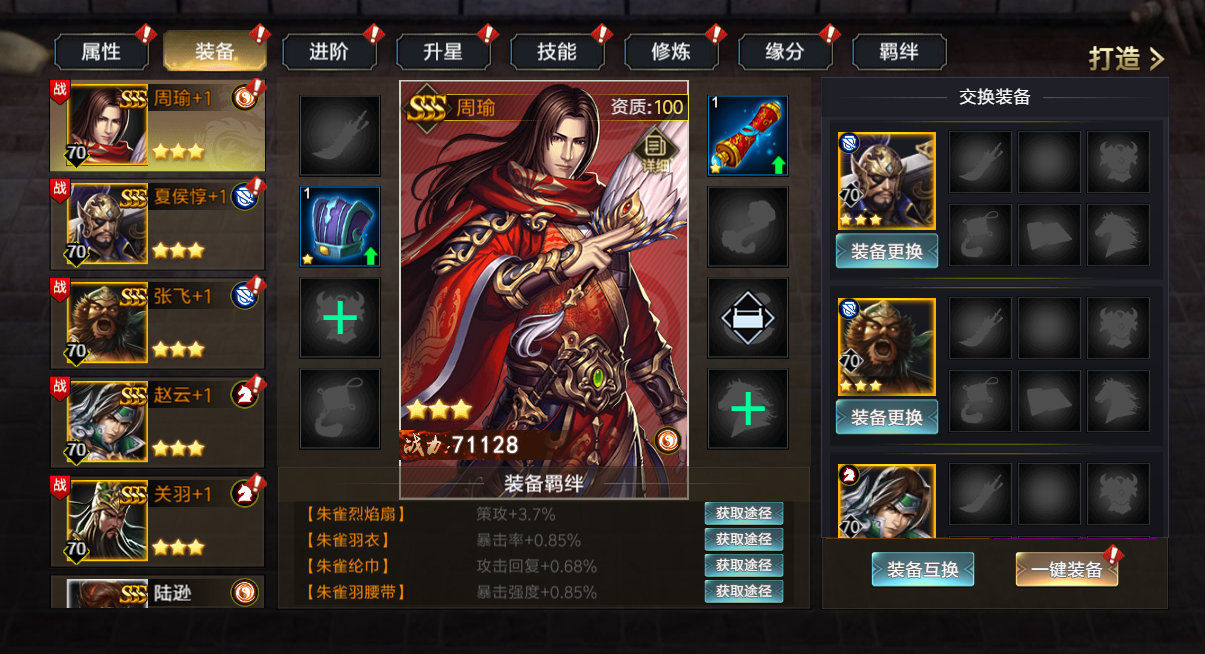1205x654 pixels.
Task: Switch to the 属性 tab
Action: [101, 52]
